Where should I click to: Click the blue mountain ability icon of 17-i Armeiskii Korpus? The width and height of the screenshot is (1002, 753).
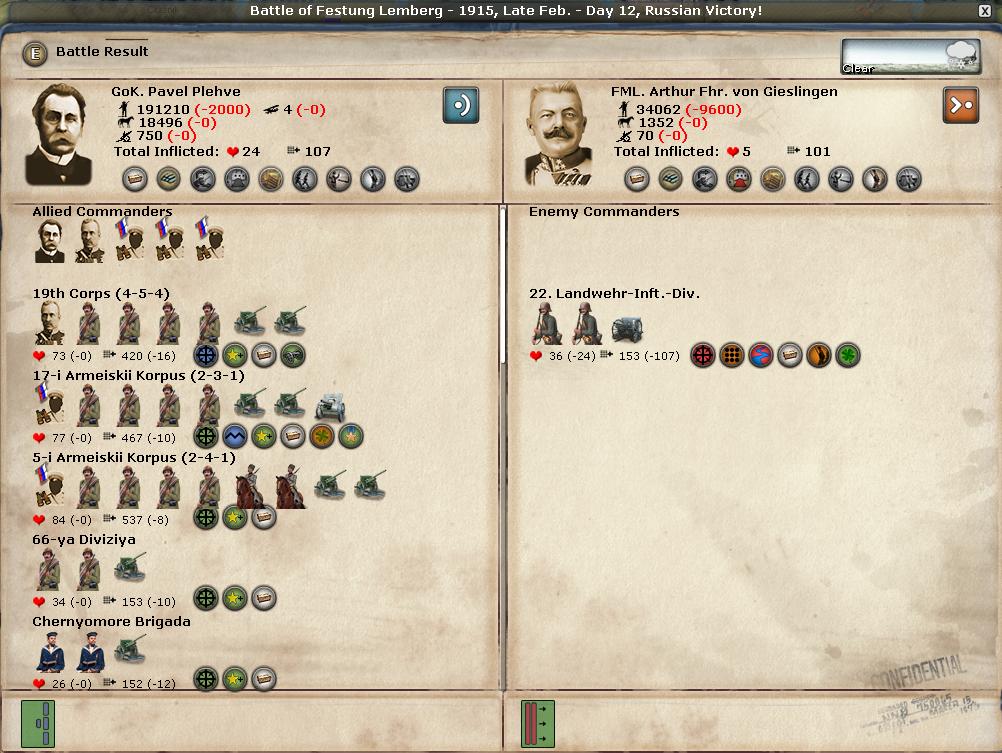tap(235, 436)
